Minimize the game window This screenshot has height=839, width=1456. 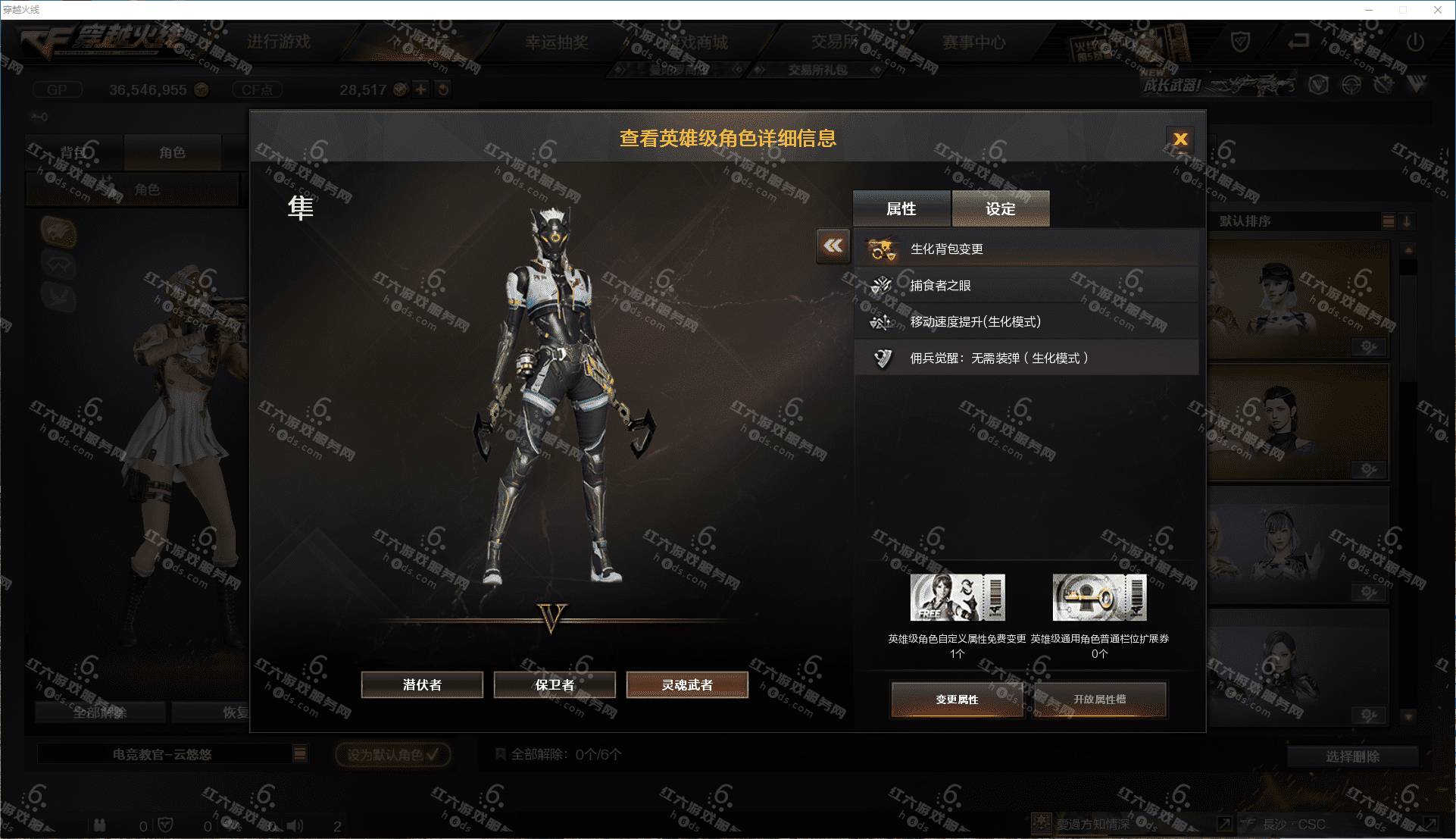coord(1369,10)
